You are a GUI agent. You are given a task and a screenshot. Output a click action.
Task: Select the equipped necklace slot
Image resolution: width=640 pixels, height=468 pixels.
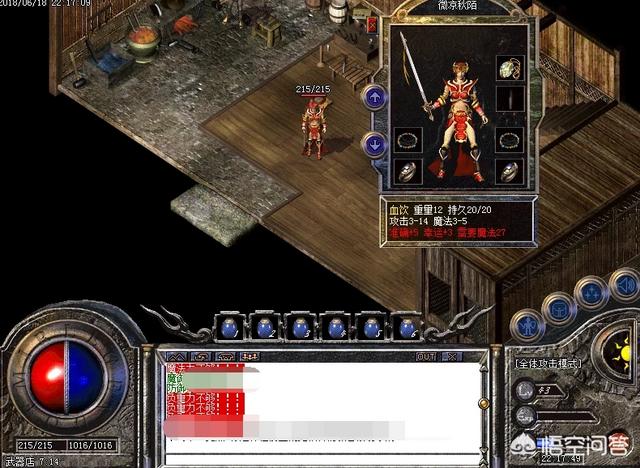510,69
